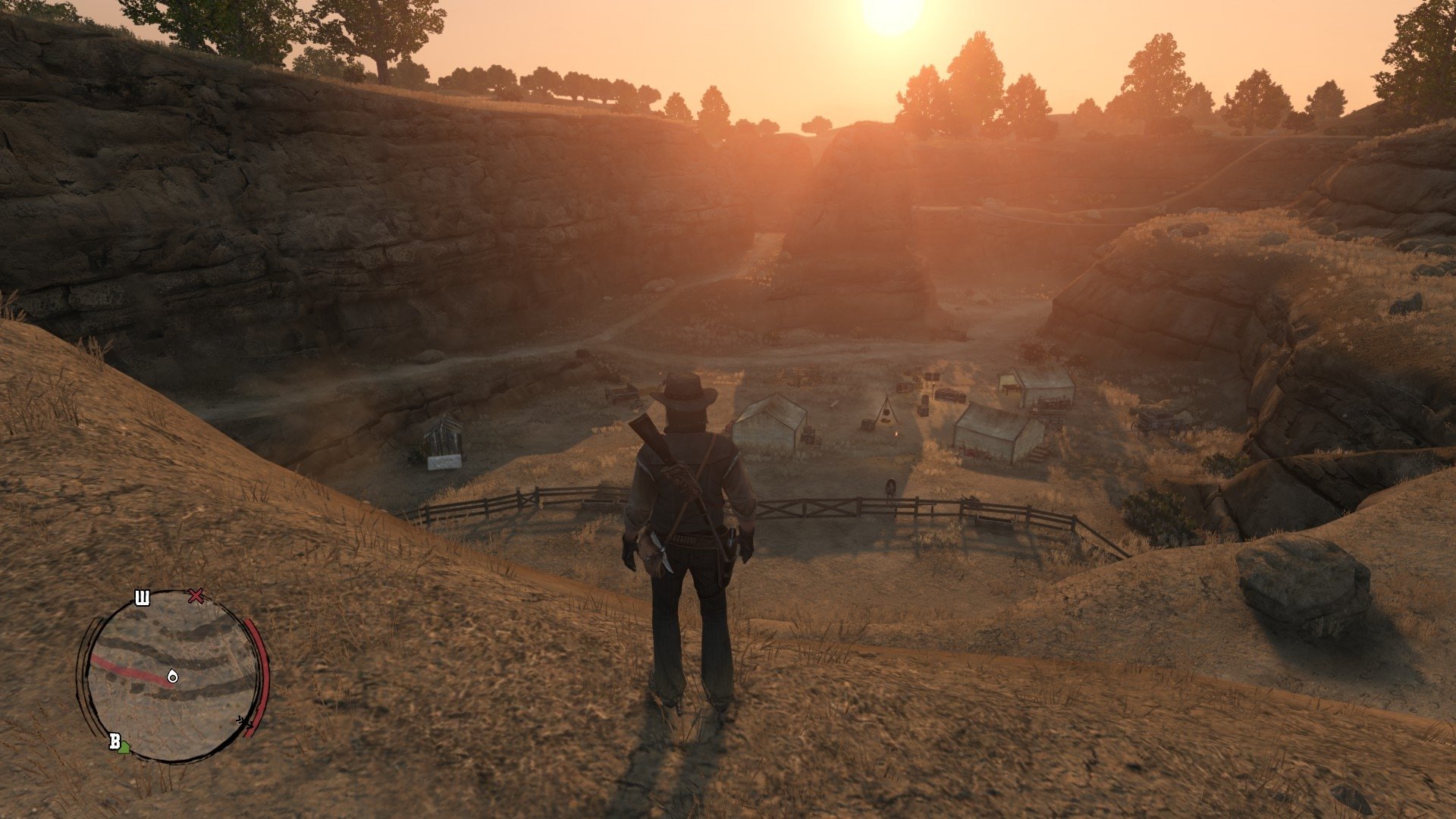Open the circular minimap
Screen dimensions: 1456x819
point(171,676)
